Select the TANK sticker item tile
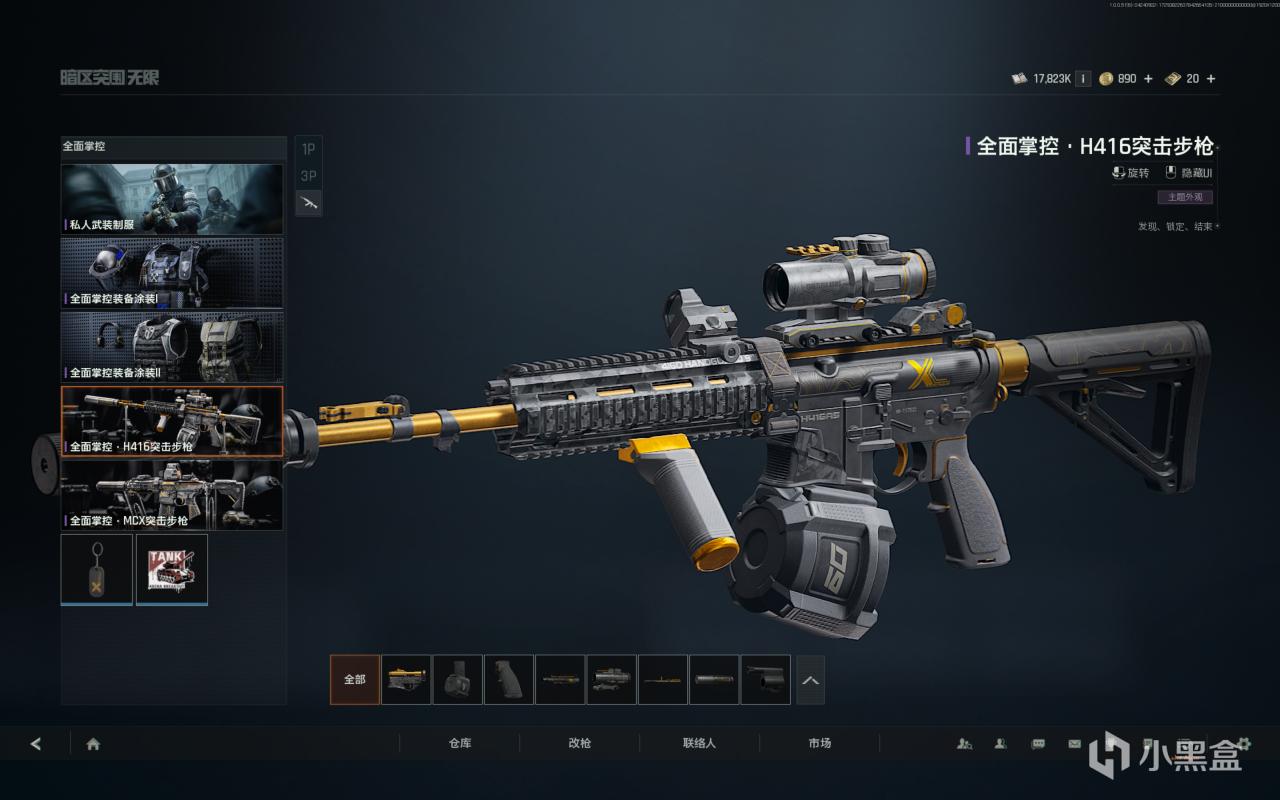1280x800 pixels. click(172, 569)
